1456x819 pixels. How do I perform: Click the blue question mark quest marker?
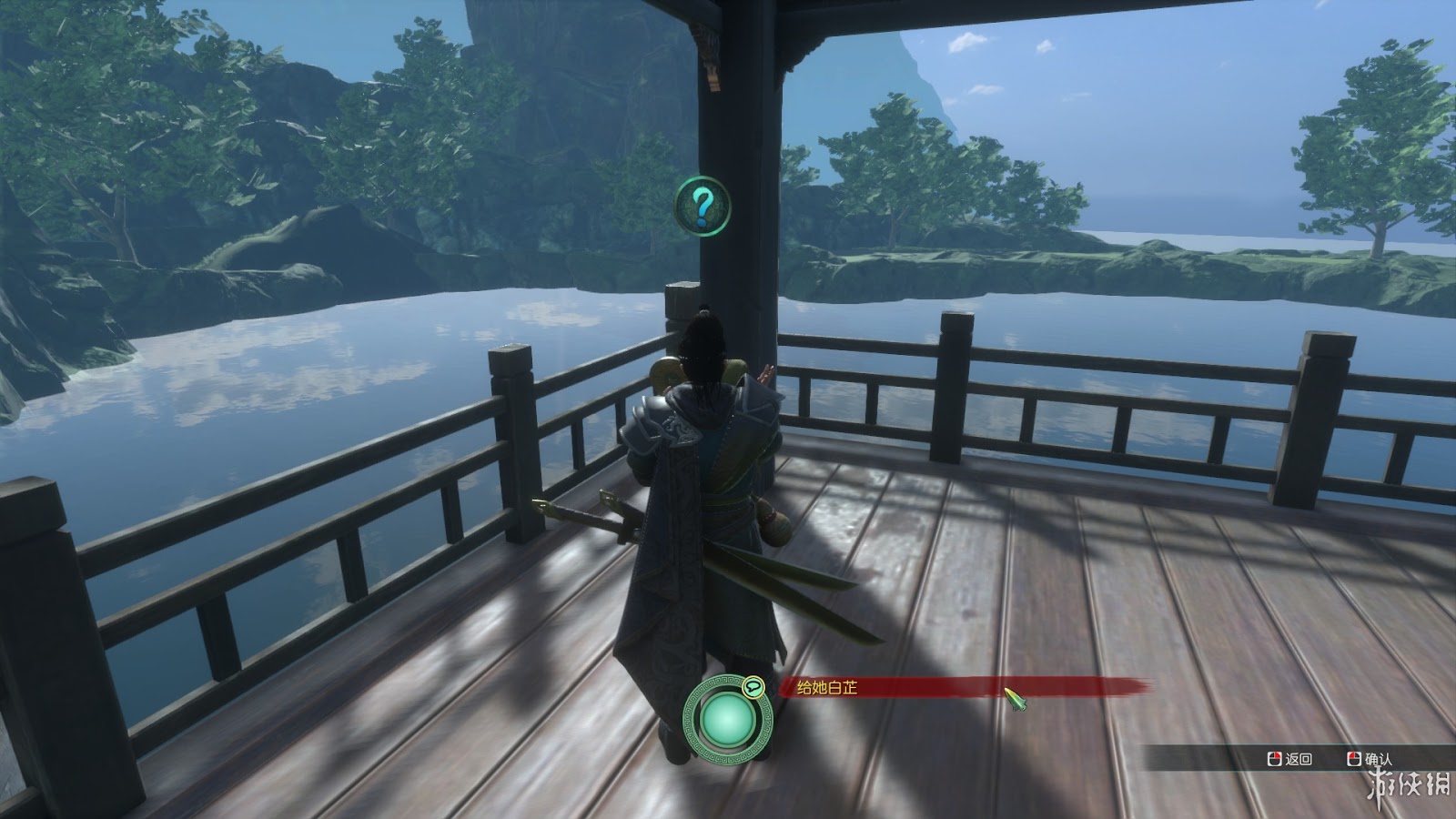point(703,205)
